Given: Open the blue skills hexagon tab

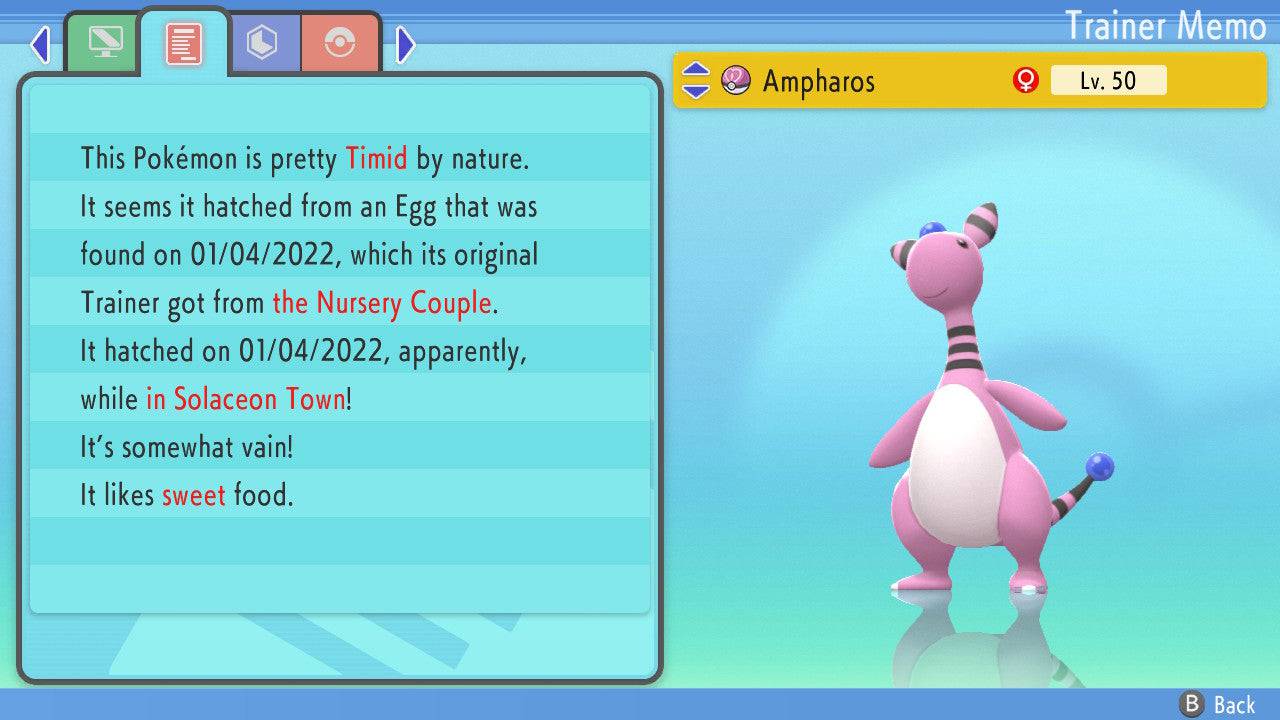Looking at the screenshot, I should point(262,43).
